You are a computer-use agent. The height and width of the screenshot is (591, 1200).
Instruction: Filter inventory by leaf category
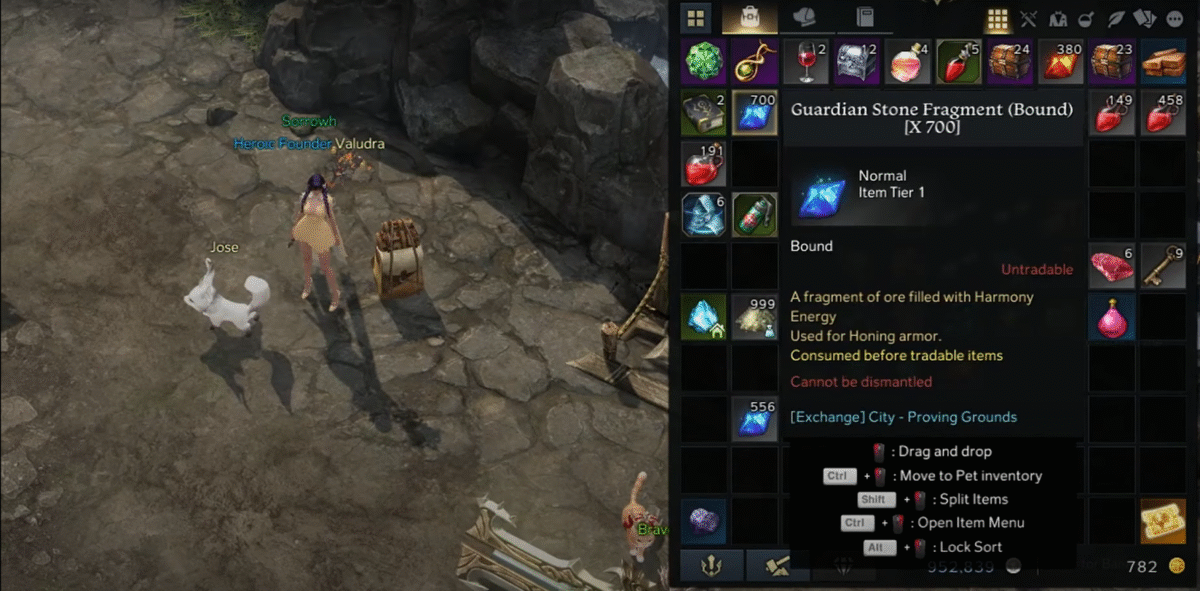coord(1117,19)
